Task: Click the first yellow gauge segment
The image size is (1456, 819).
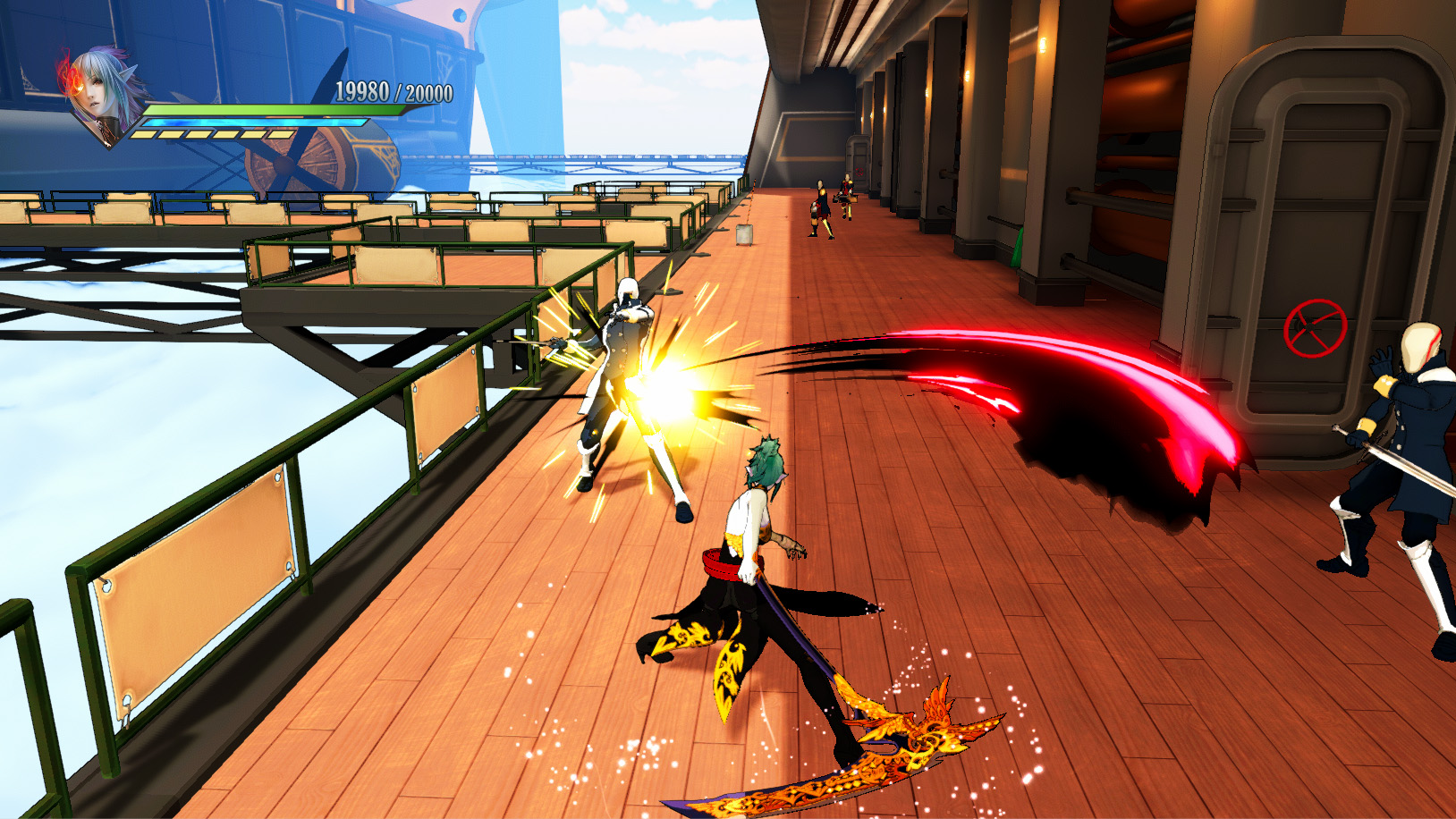Action: 143,135
